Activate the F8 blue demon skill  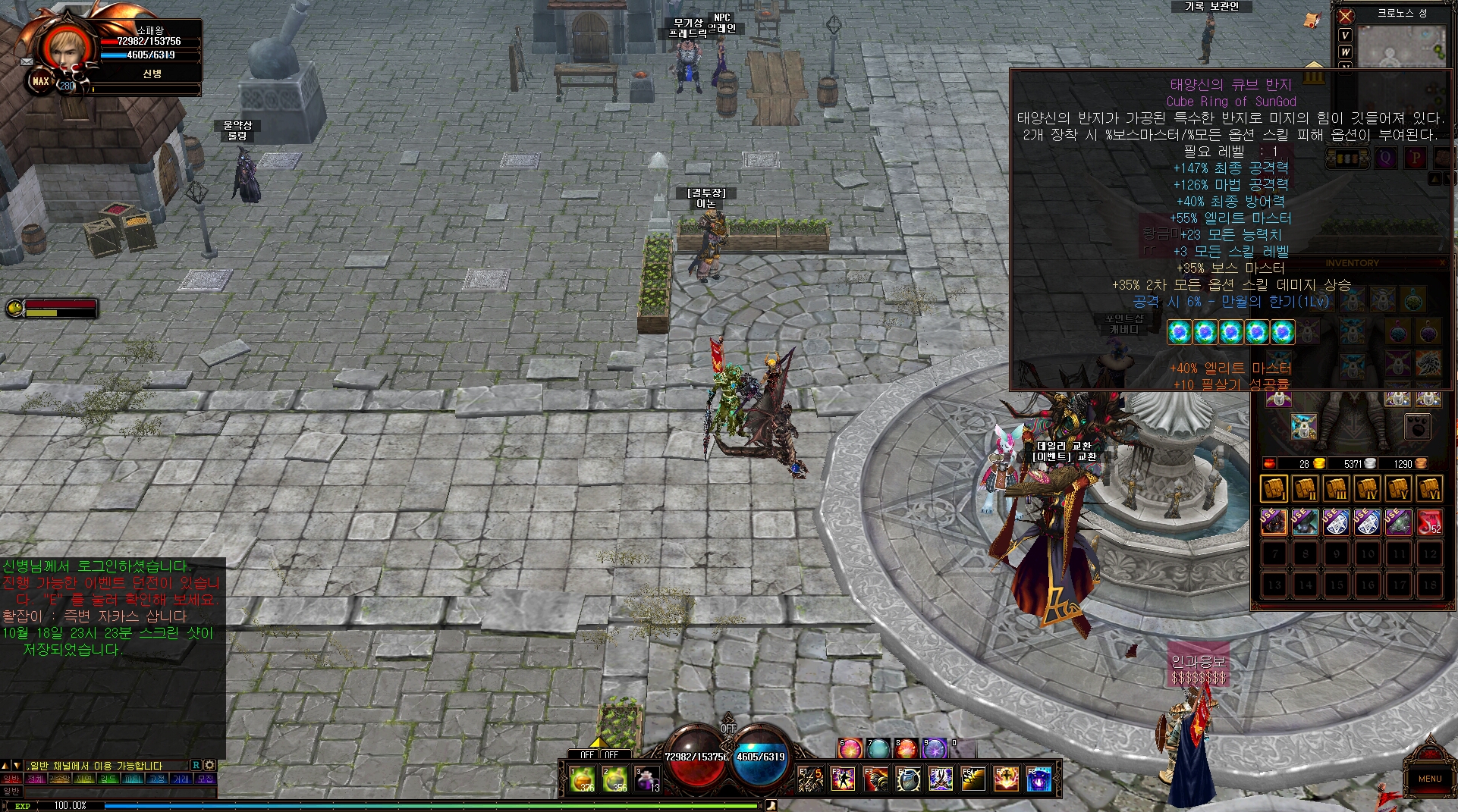pos(1039,779)
